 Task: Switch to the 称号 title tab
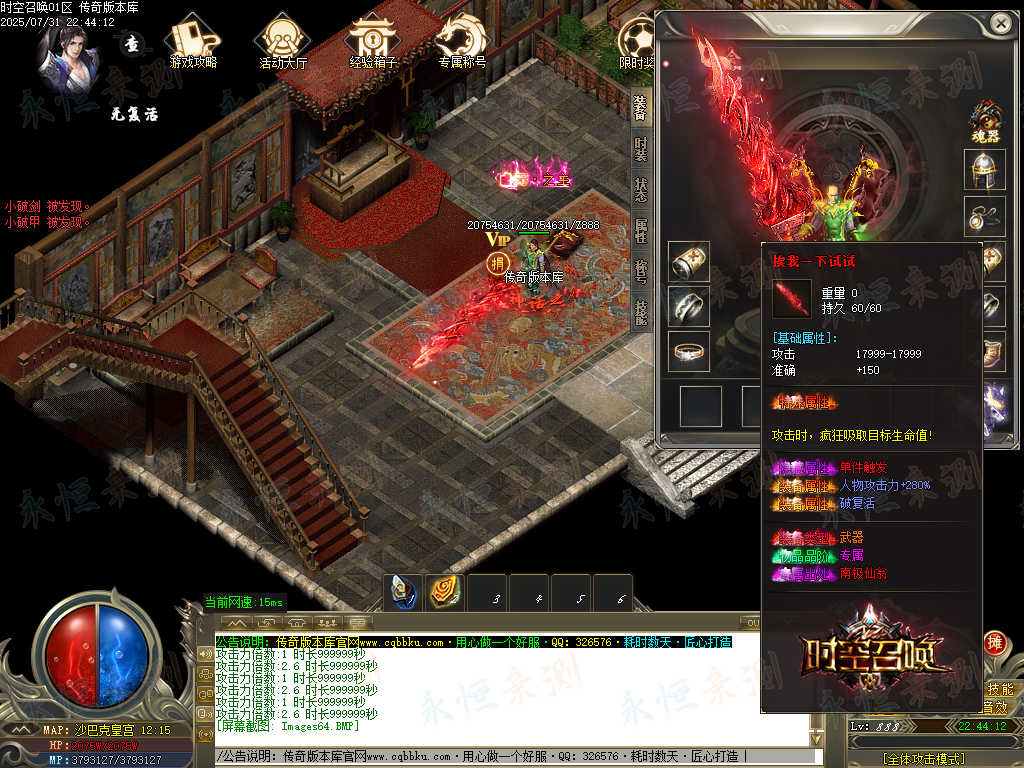[x=640, y=272]
